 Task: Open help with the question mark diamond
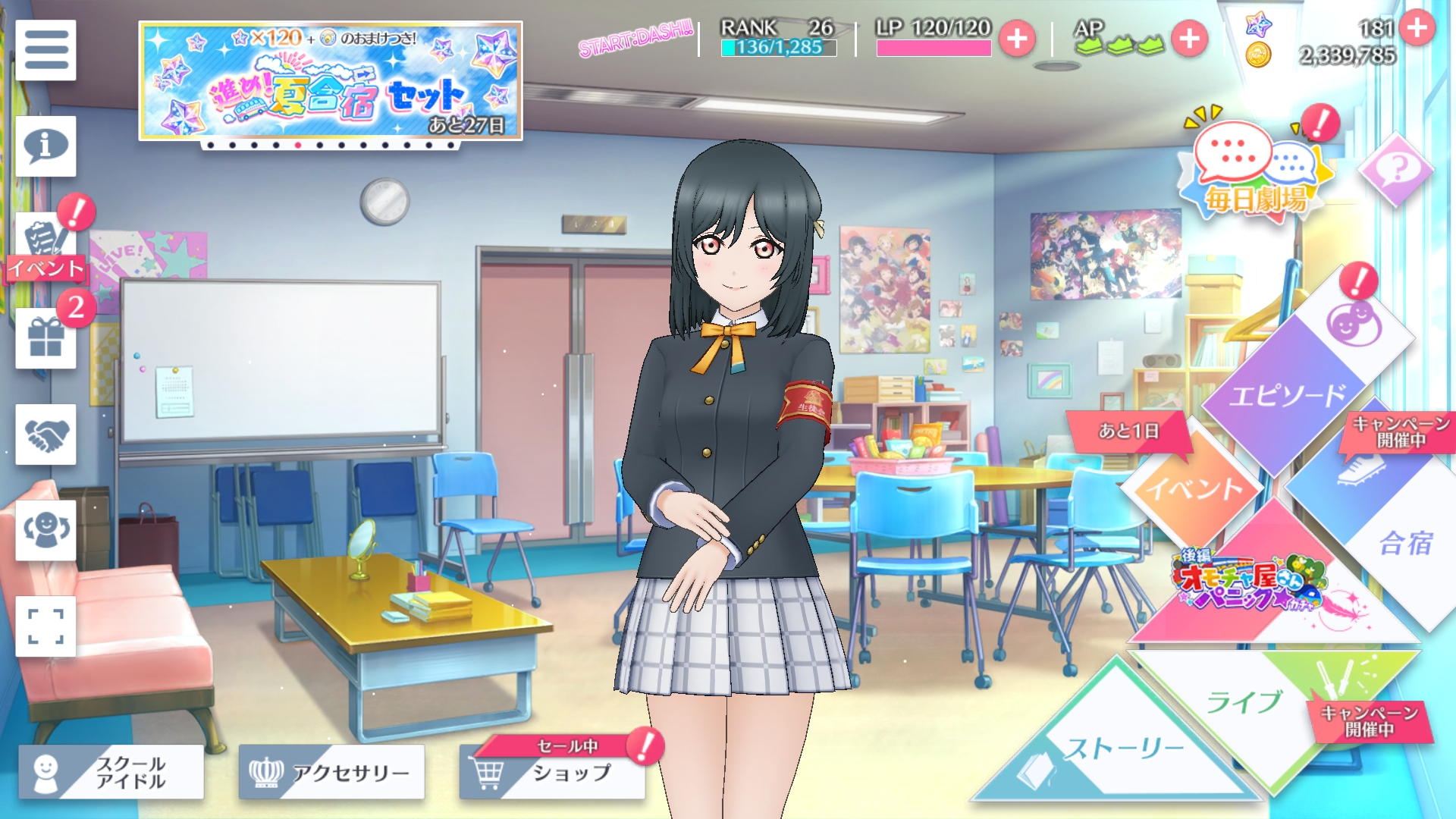click(1396, 170)
